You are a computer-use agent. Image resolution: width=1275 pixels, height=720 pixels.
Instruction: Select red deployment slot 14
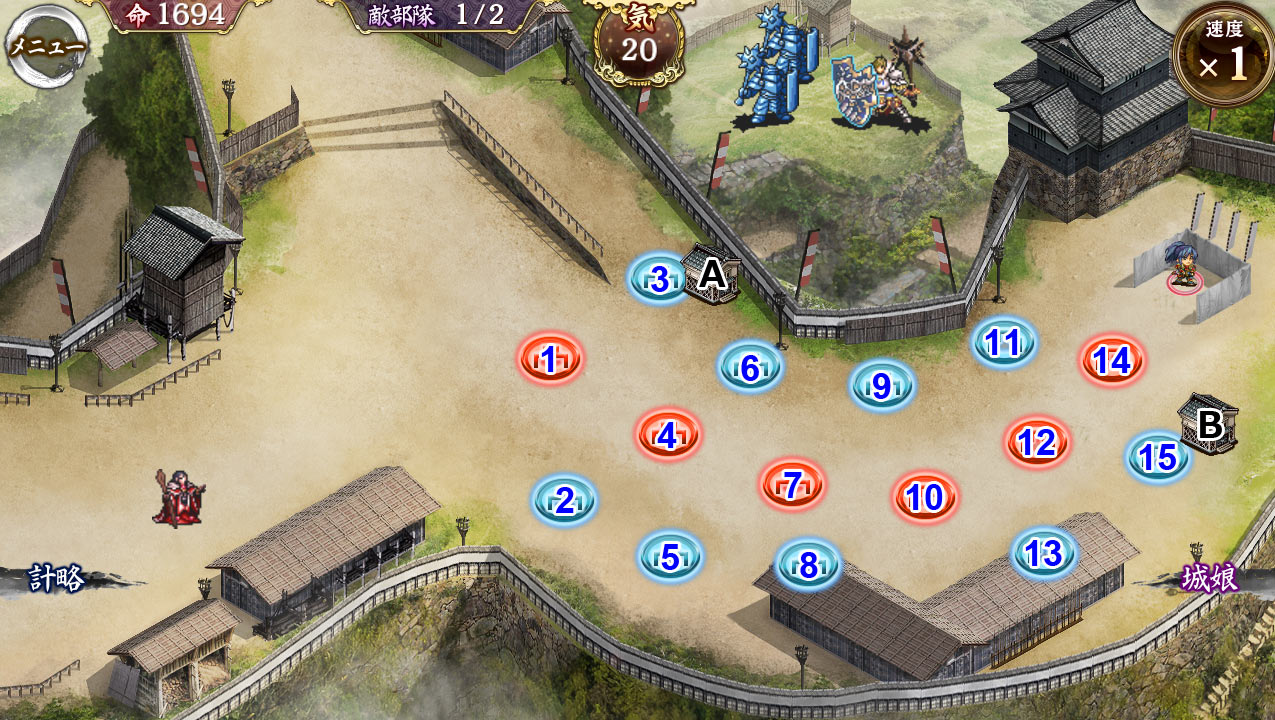1112,360
